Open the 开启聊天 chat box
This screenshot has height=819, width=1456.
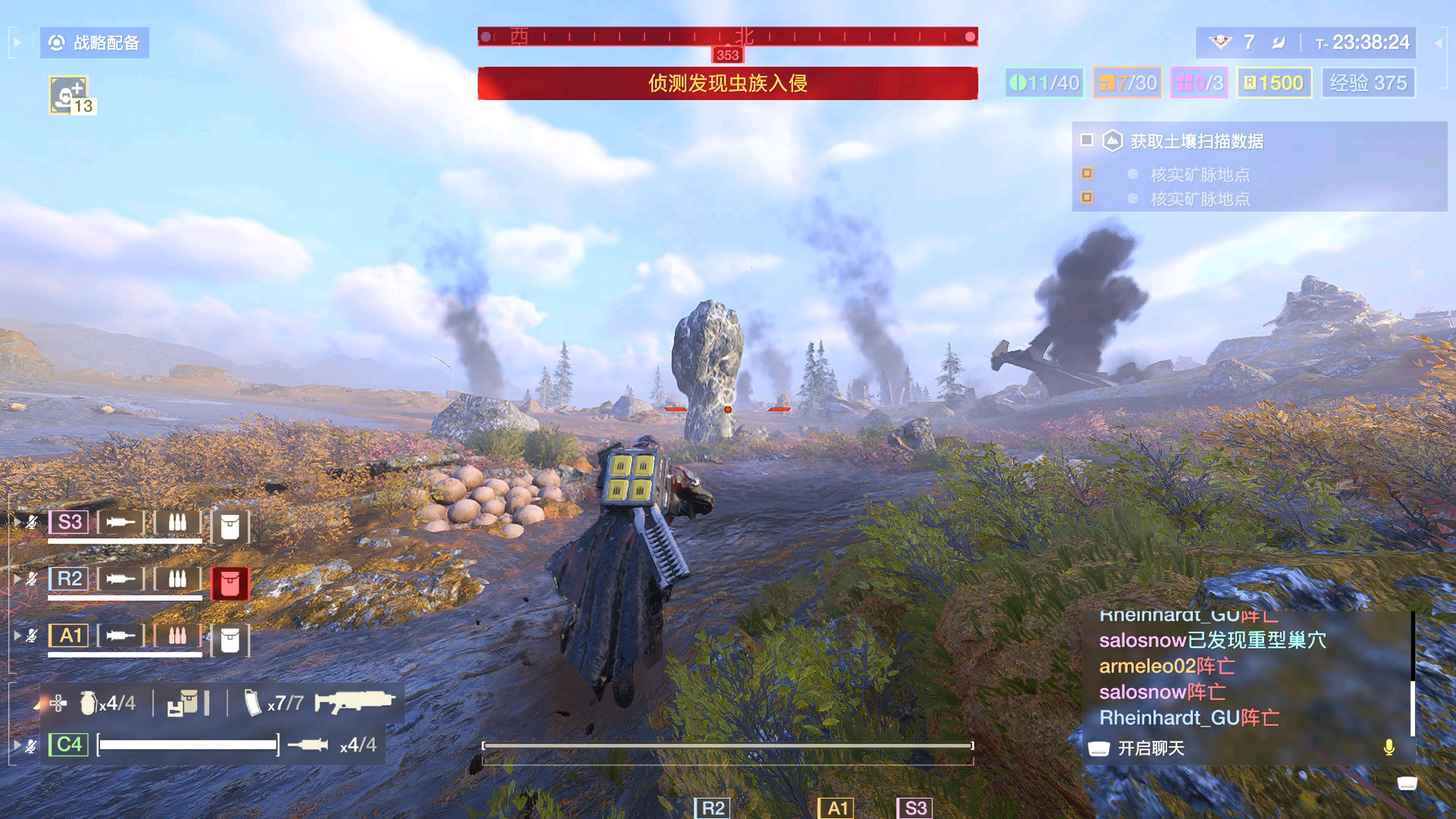pos(1150,748)
